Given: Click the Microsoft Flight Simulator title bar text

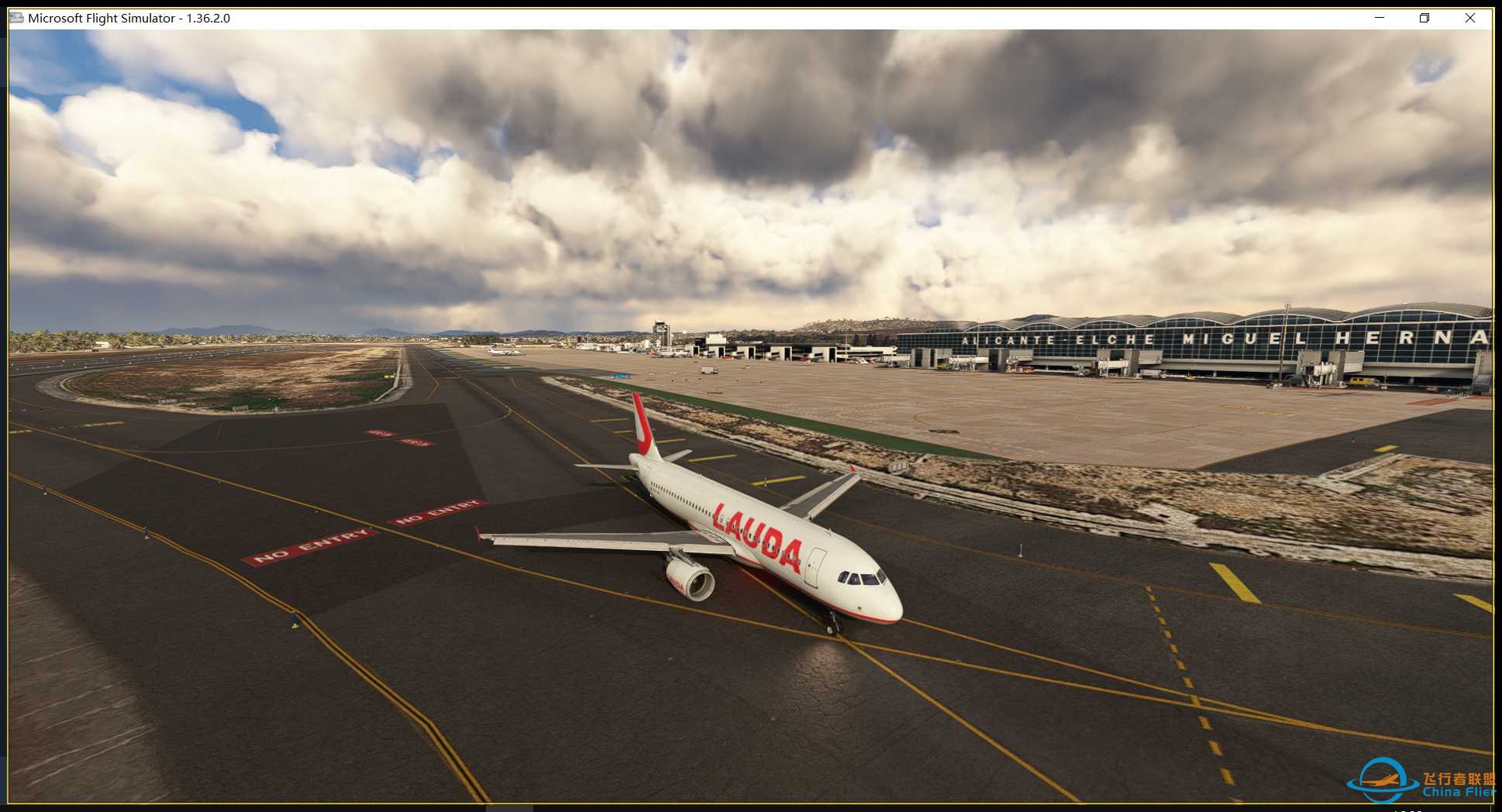Looking at the screenshot, I should pyautogui.click(x=128, y=17).
